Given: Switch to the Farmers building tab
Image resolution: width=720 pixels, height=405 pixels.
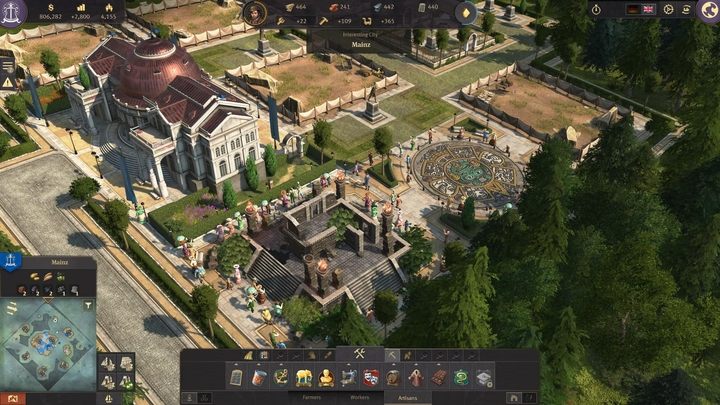Looking at the screenshot, I should click(312, 398).
